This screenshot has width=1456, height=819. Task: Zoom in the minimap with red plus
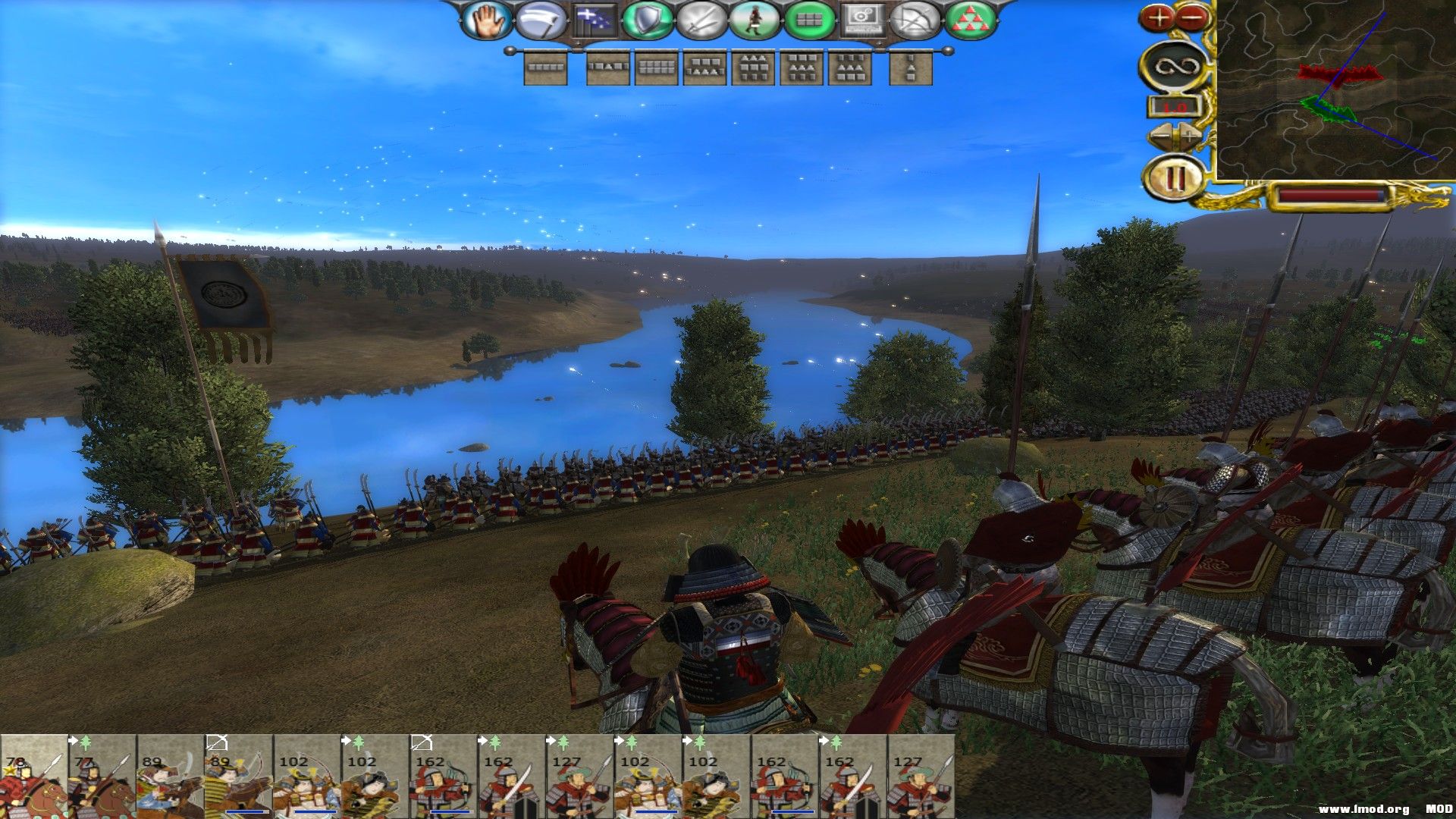[x=1158, y=17]
